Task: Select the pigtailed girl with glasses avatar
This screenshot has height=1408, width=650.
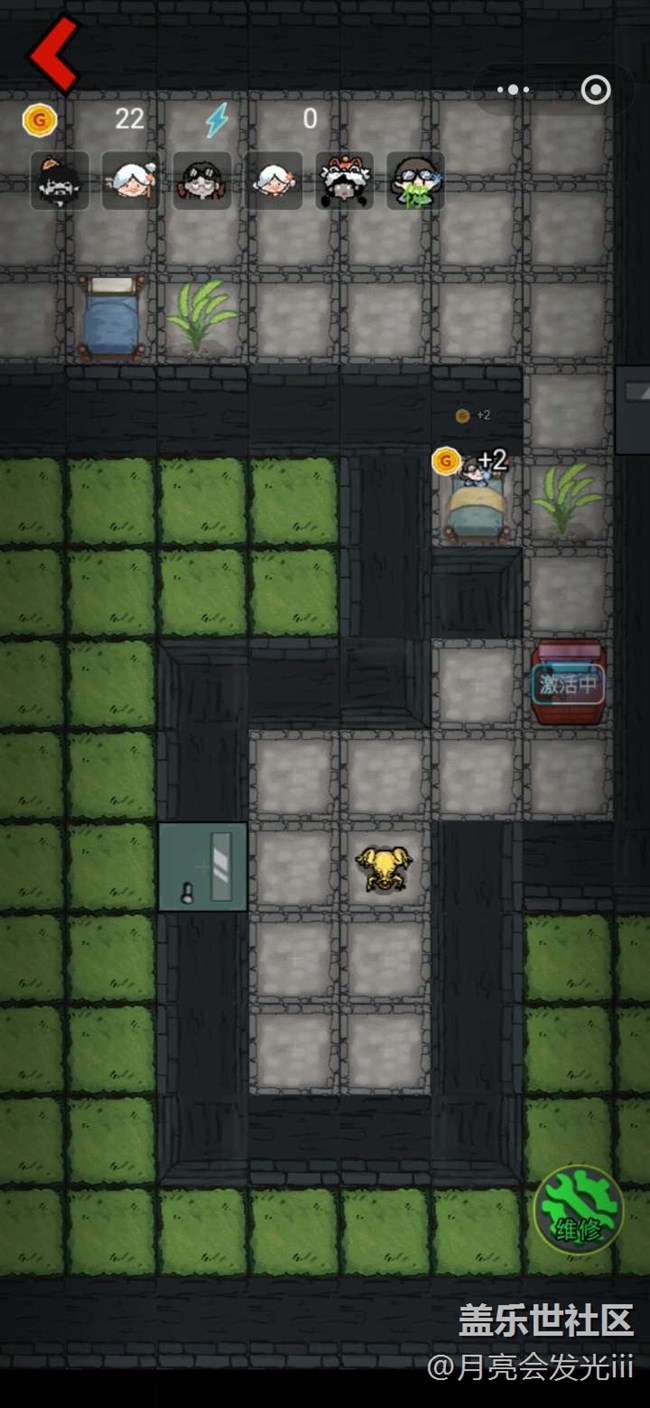Action: [202, 181]
